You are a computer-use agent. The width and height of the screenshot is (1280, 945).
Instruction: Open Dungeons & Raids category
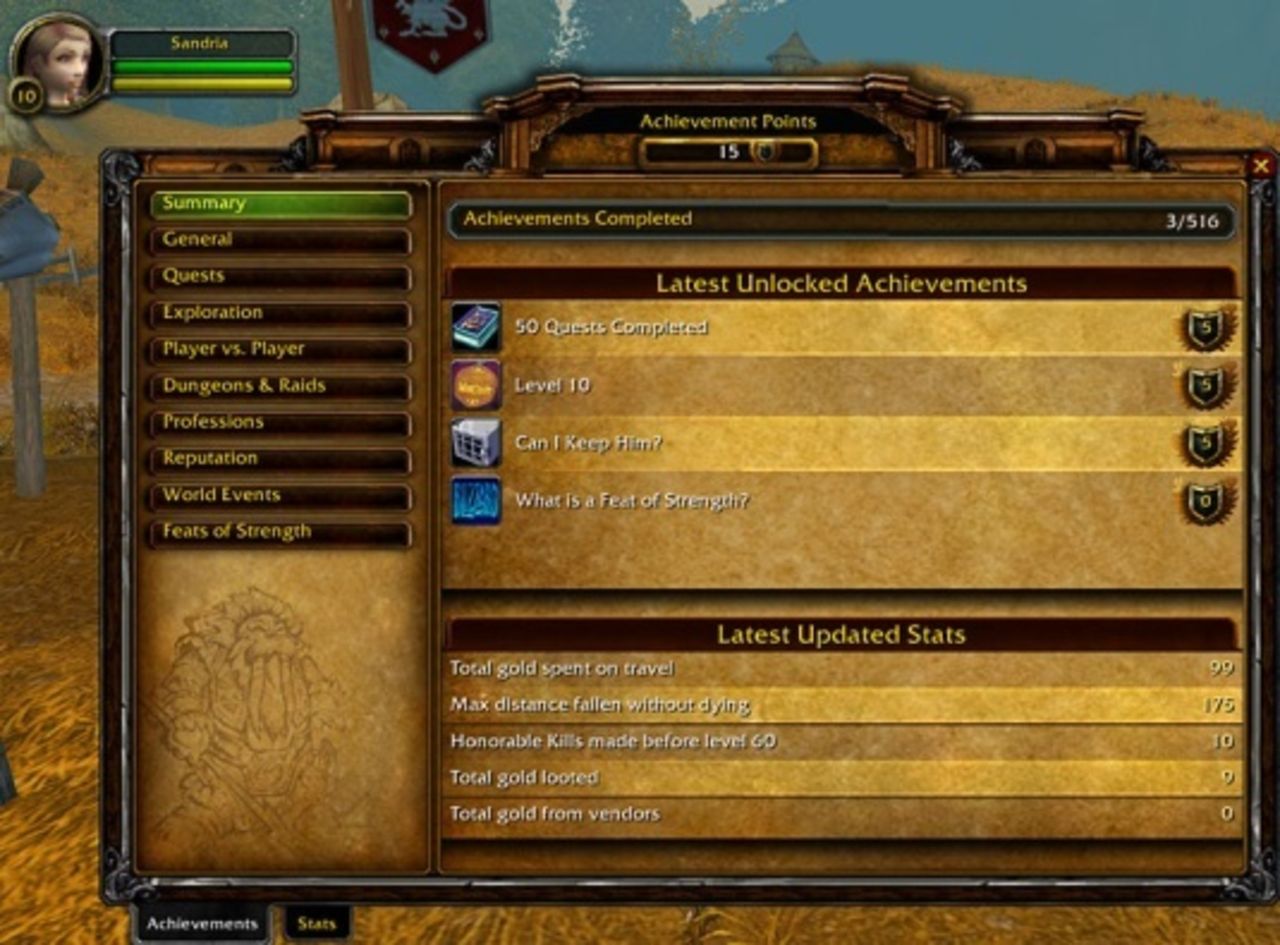click(x=280, y=386)
